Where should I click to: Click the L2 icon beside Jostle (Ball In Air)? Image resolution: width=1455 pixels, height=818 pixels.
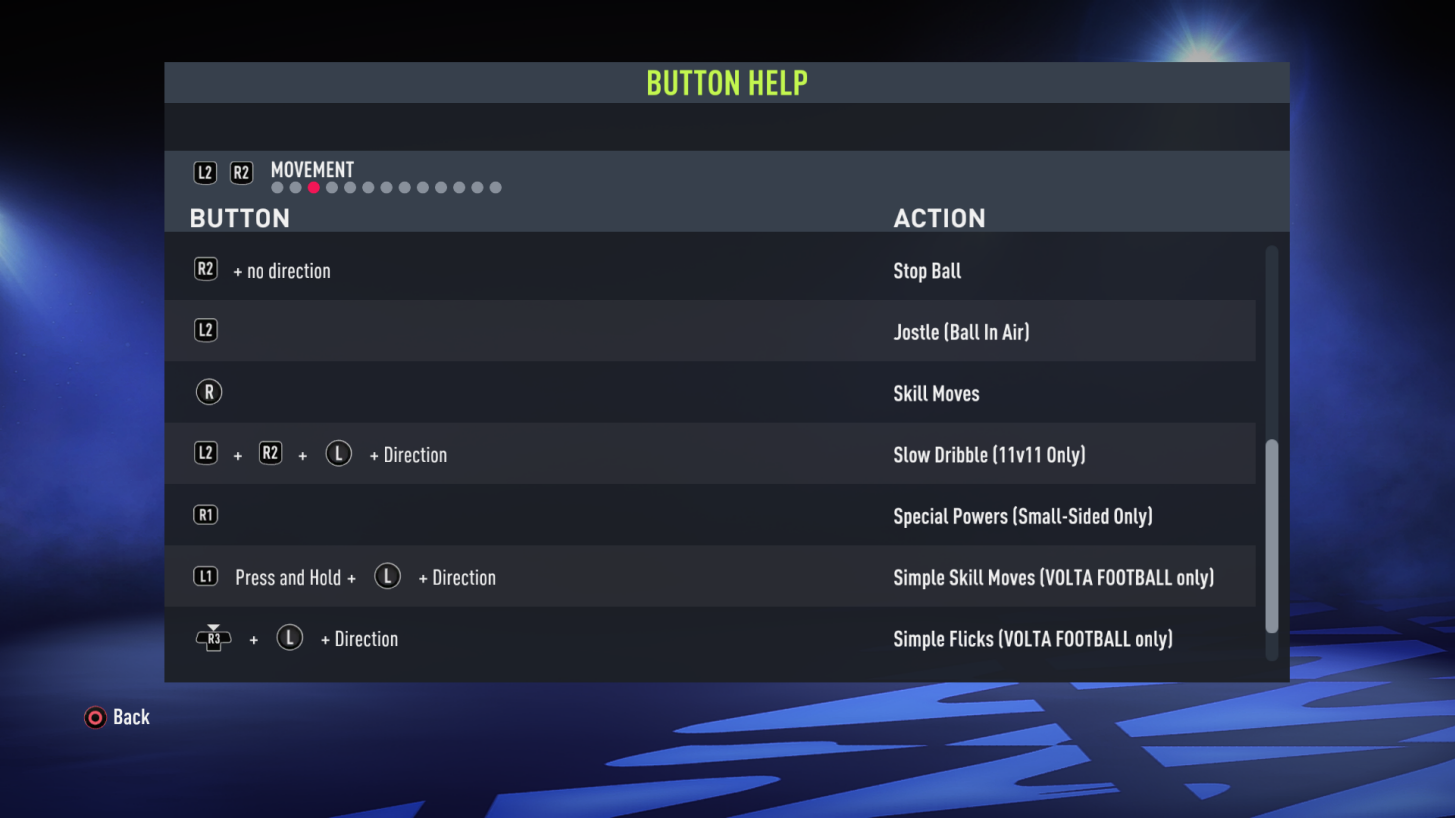coord(205,330)
